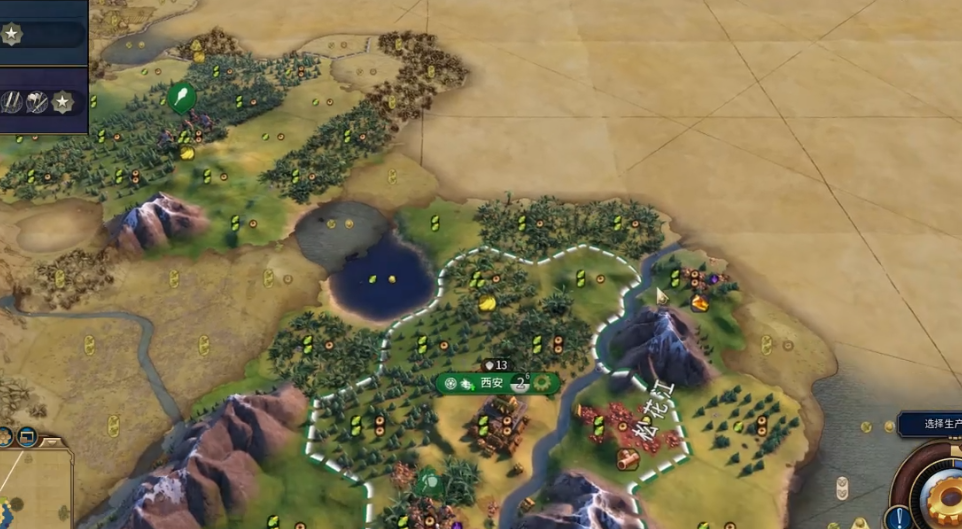Select the horse and sword icon
This screenshot has width=962, height=529.
[38, 101]
